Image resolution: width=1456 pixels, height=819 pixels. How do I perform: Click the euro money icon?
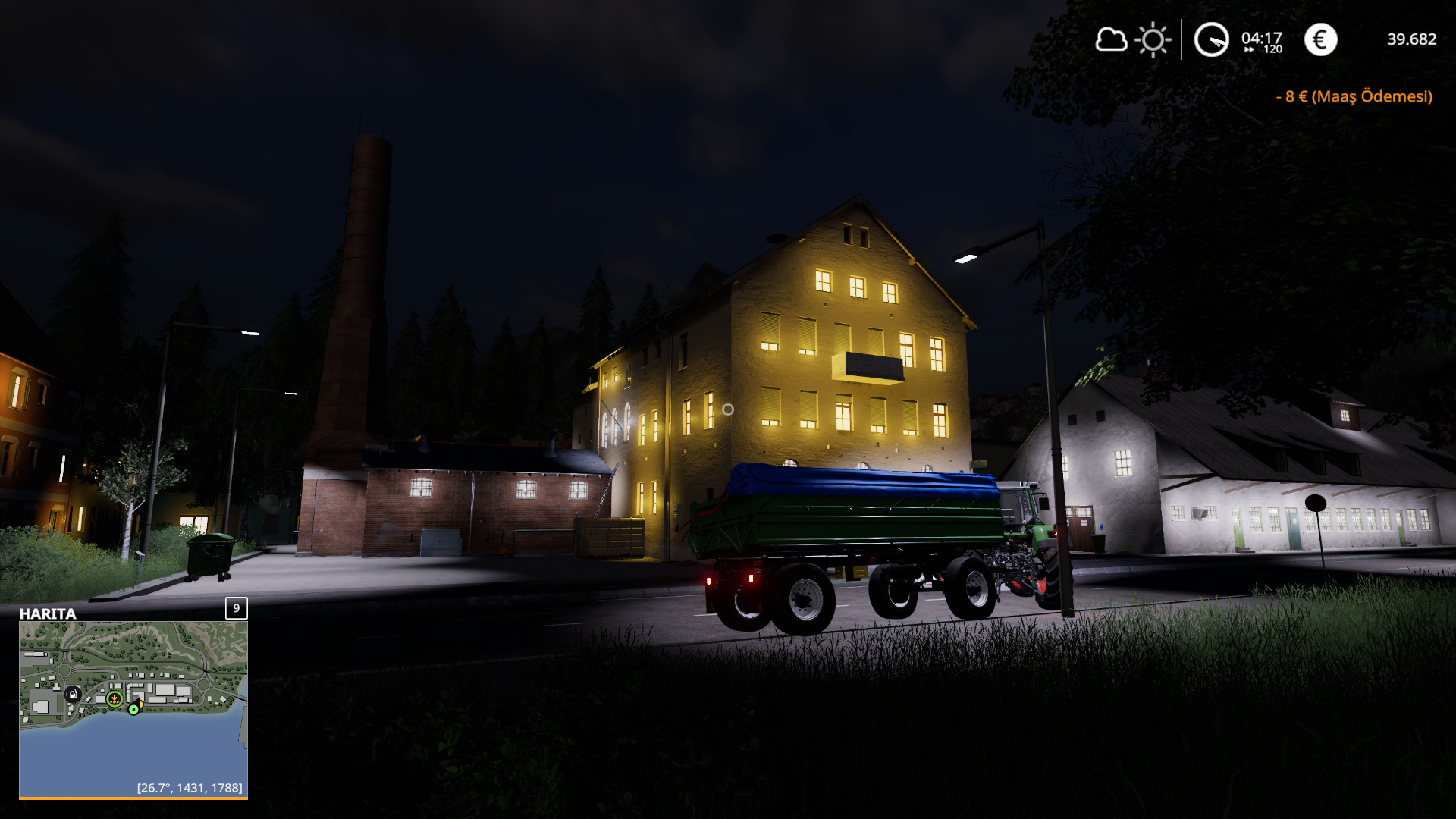[1320, 40]
